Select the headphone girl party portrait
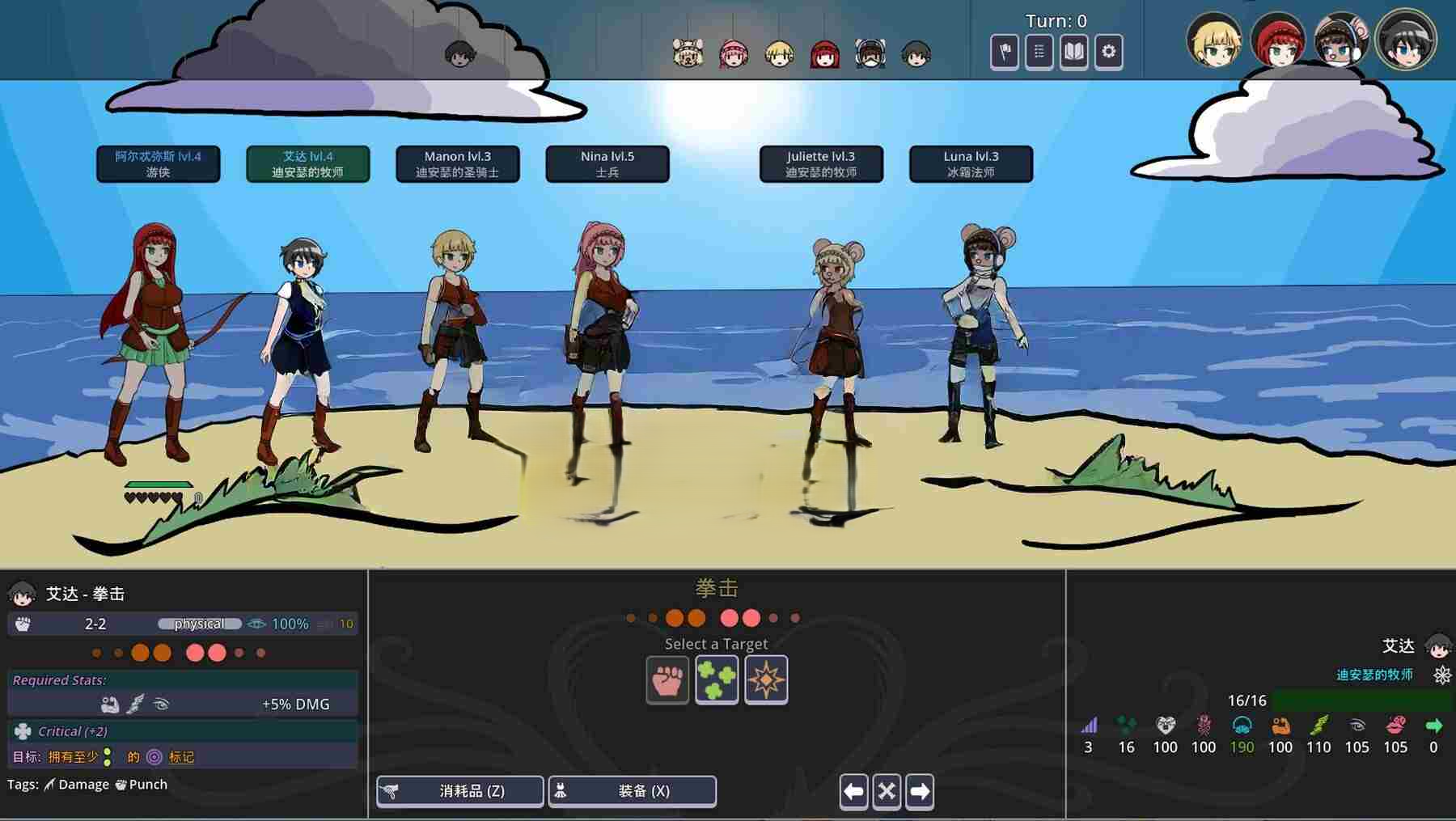The image size is (1456, 821). [1340, 40]
